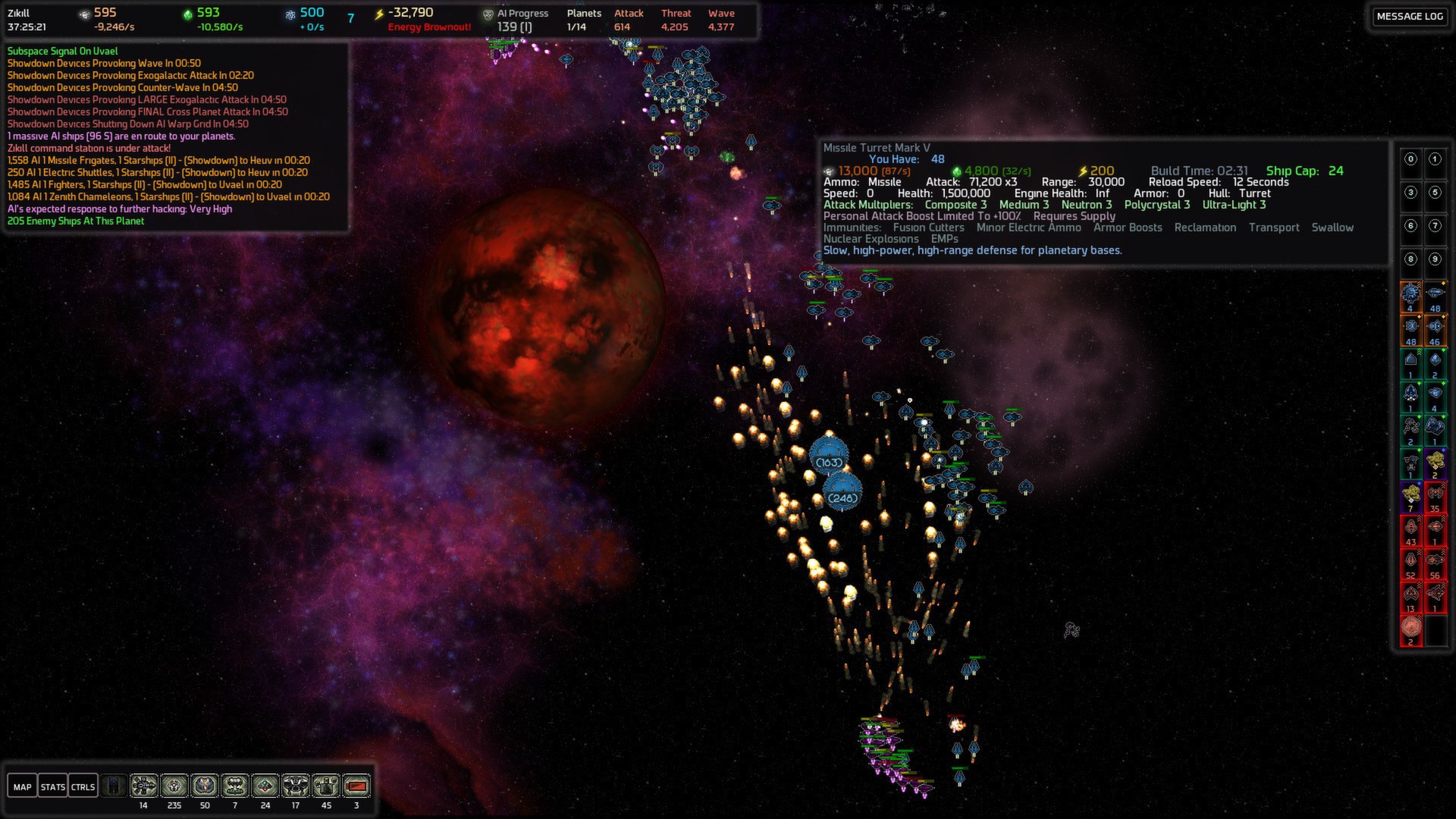Select the crystal resource icon showing 593
Viewport: 1456px width, 819px height.
point(190,12)
